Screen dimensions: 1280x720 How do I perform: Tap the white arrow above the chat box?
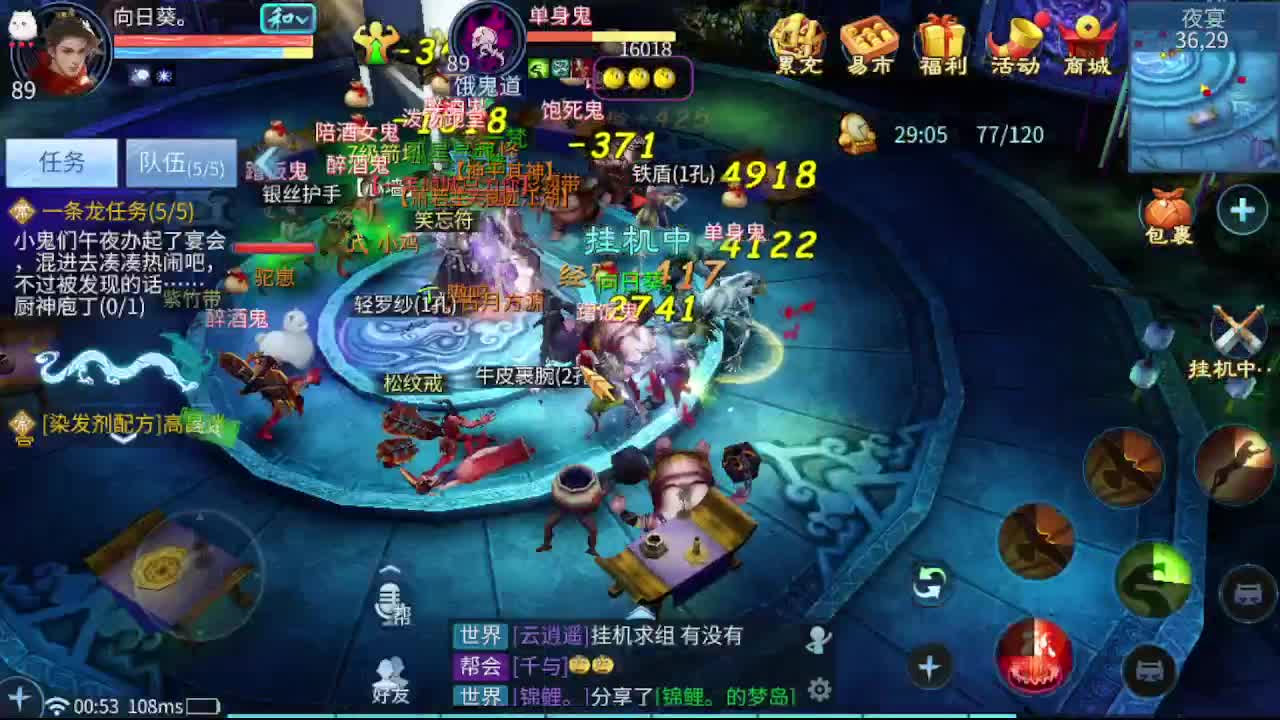640,612
